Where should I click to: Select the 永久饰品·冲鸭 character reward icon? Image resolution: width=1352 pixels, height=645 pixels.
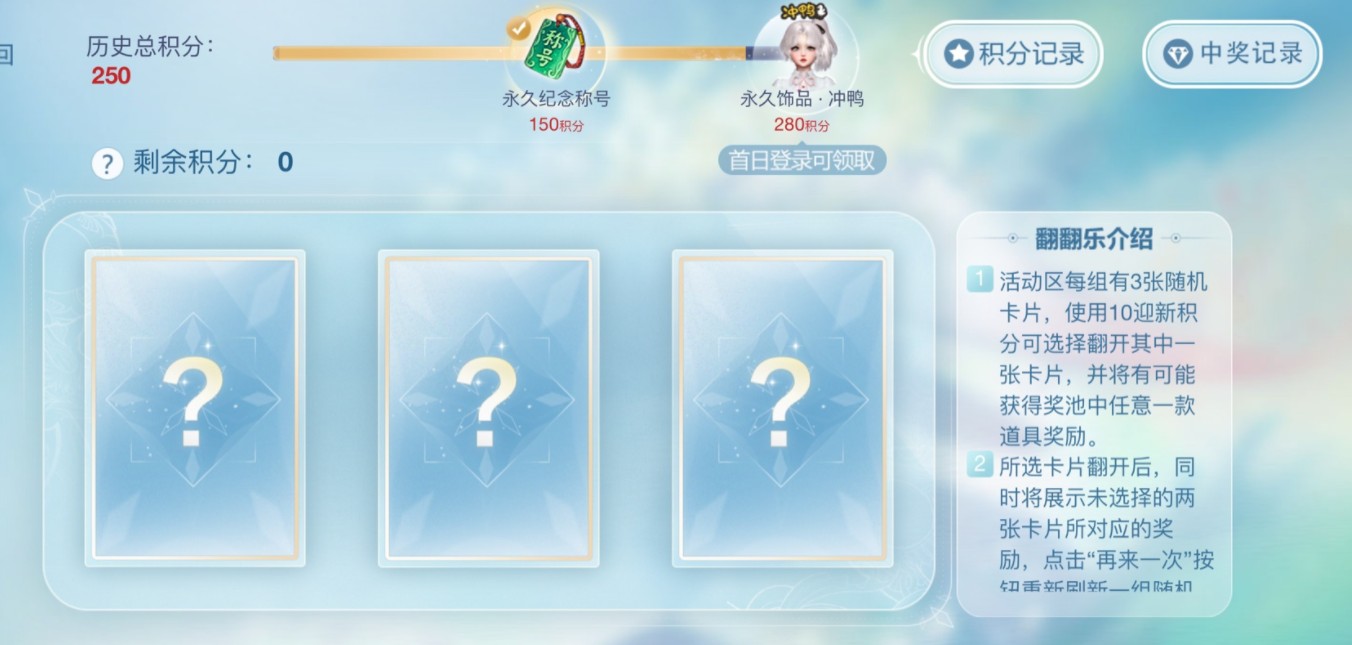tap(802, 52)
